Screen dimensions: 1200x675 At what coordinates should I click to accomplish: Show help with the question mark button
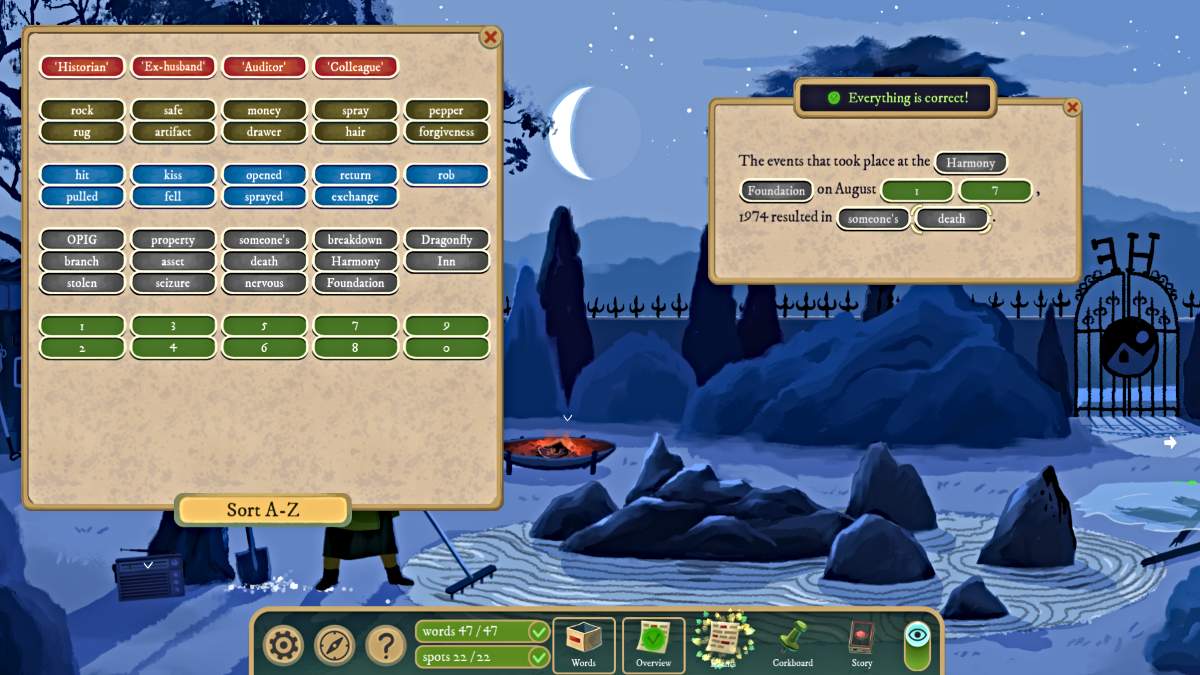click(386, 645)
